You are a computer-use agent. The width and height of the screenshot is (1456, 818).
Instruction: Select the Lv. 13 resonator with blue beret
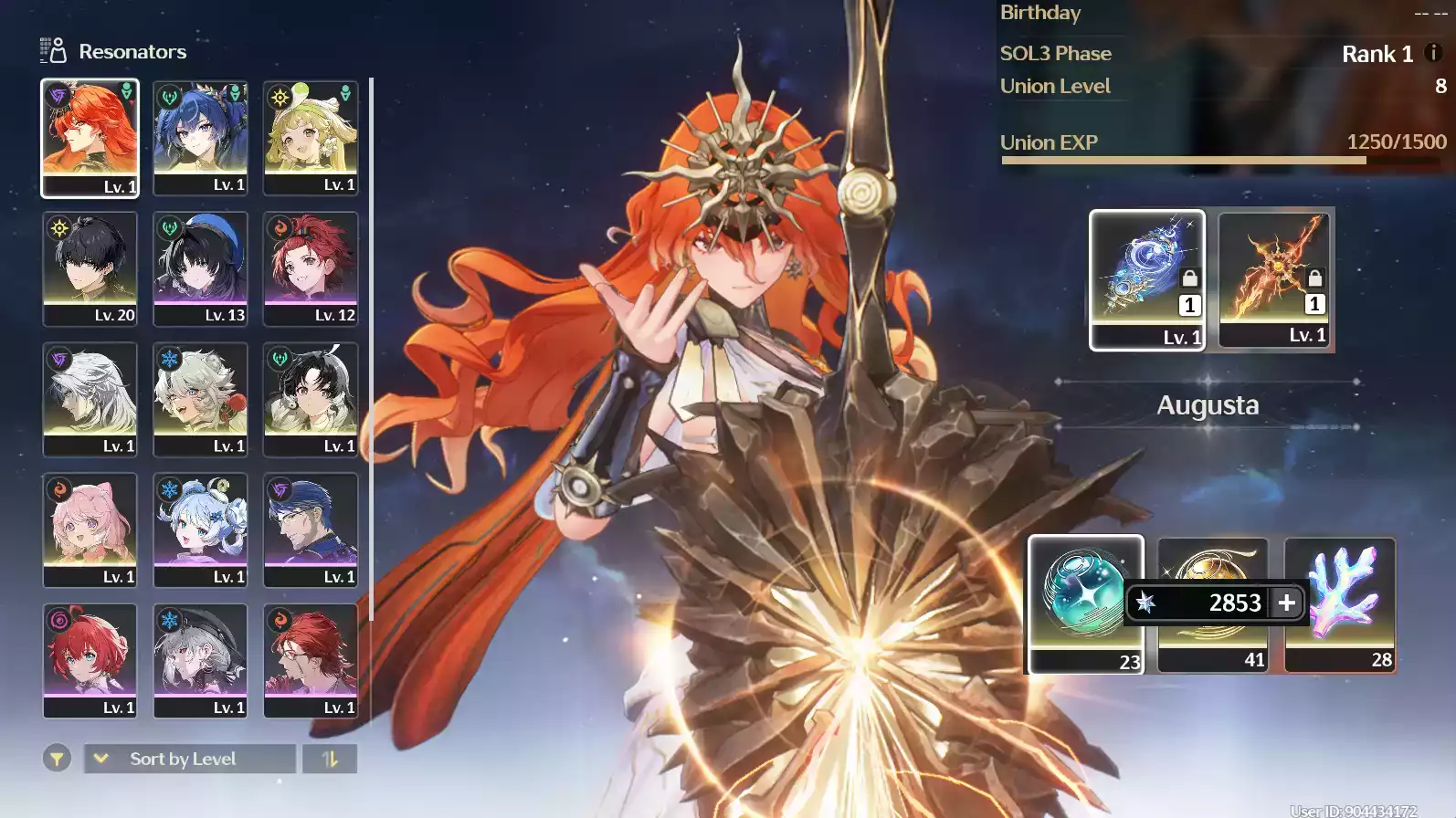click(x=200, y=268)
